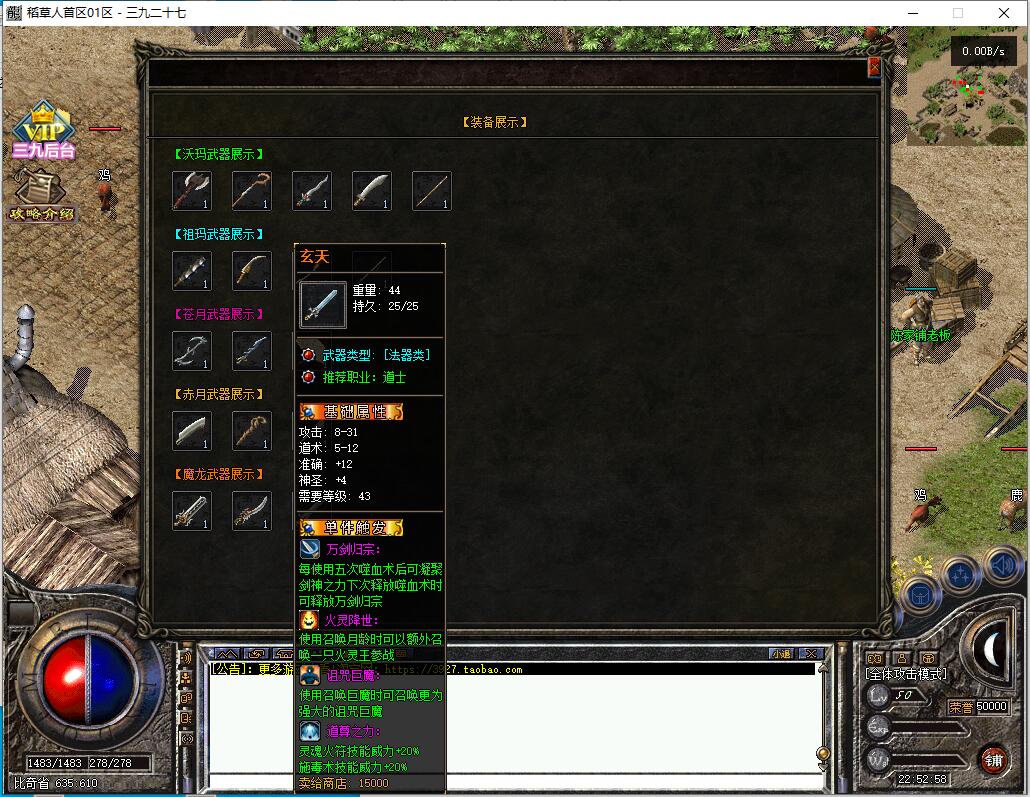Select the second Molong blade slot
This screenshot has height=797, width=1030.
point(251,511)
